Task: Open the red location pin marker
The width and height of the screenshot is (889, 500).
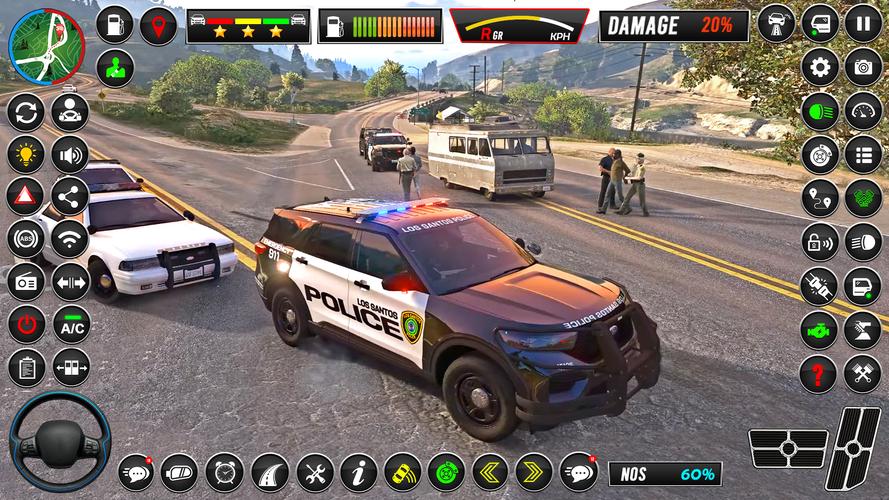Action: [x=158, y=25]
